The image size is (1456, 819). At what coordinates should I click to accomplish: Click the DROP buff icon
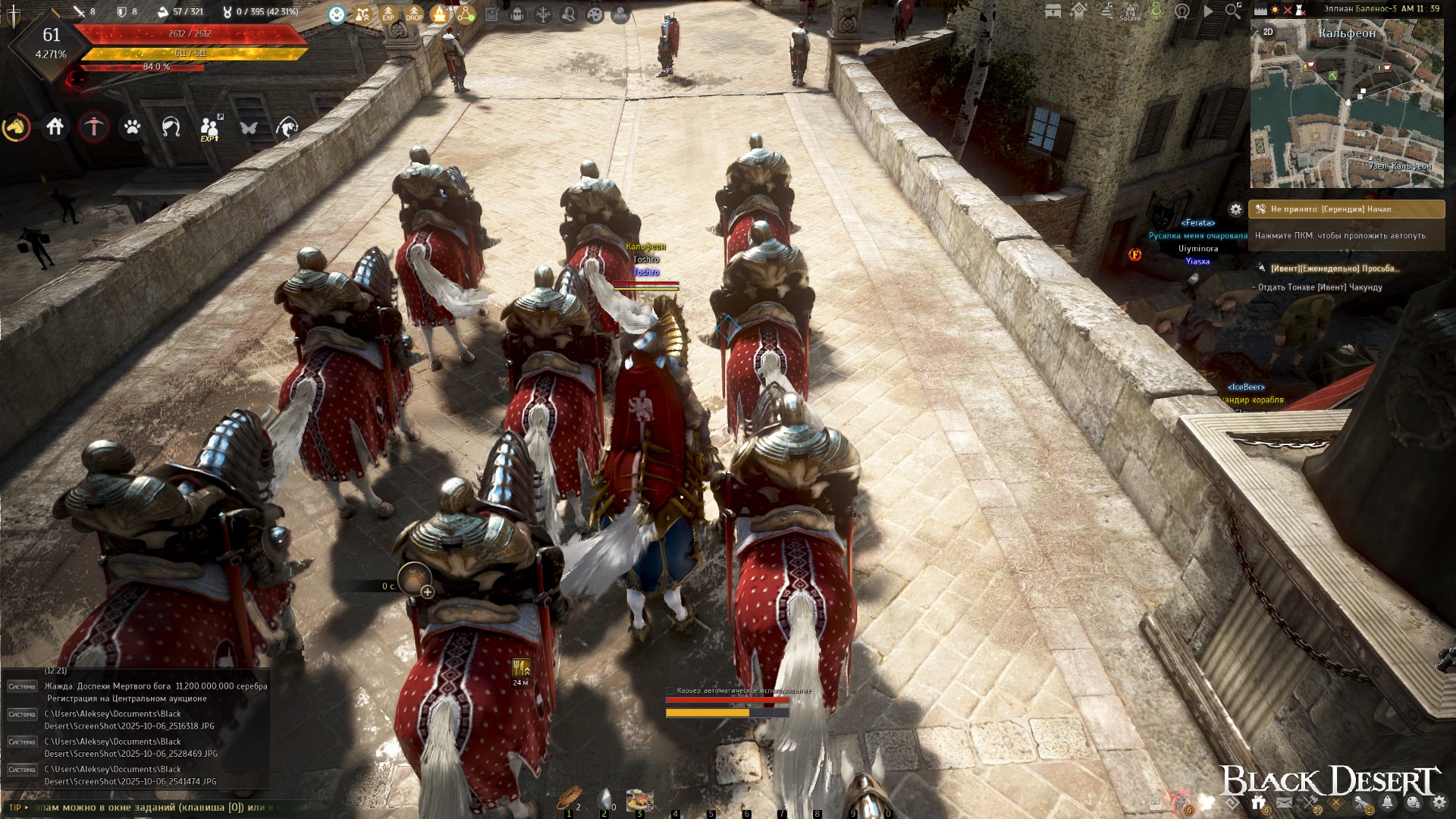(x=414, y=14)
